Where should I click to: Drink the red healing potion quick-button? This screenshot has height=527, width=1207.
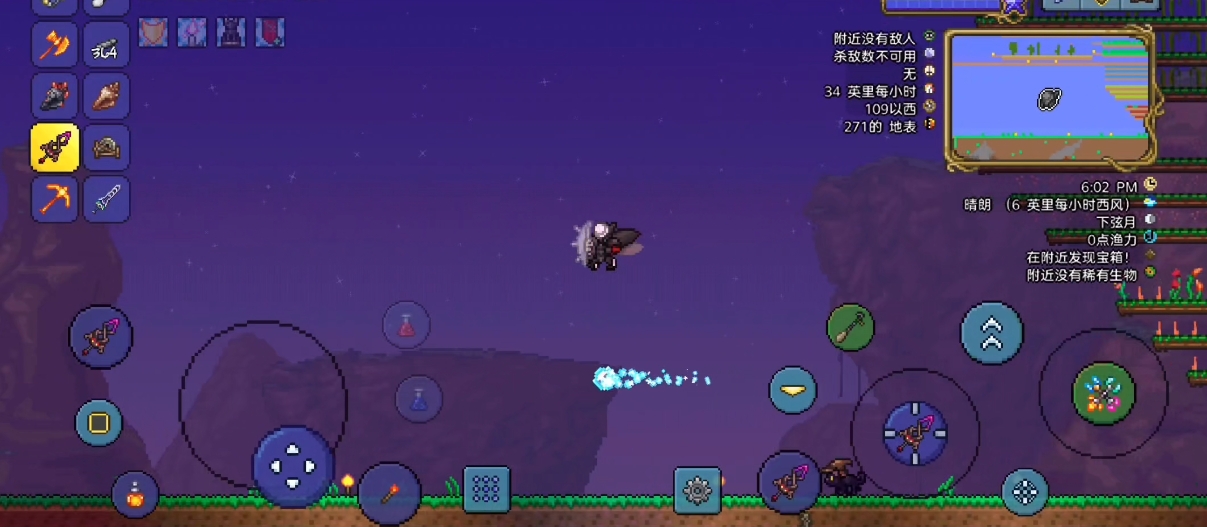[406, 325]
